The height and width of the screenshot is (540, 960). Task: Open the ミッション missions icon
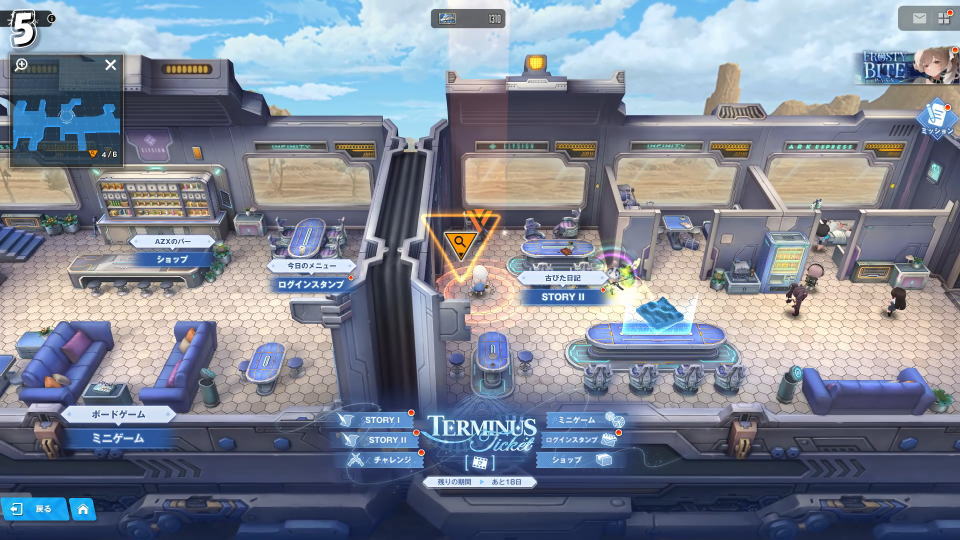[937, 119]
